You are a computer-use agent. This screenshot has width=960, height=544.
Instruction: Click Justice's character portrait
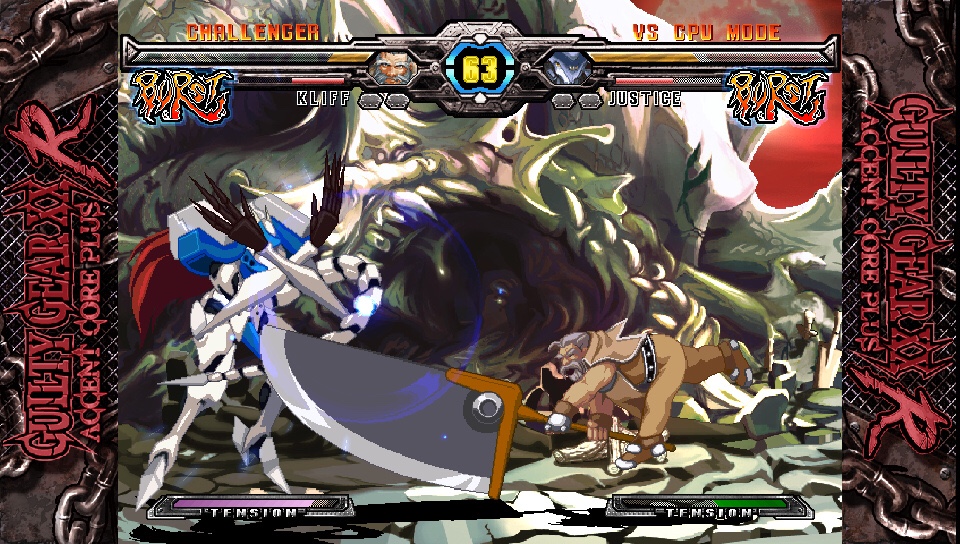pyautogui.click(x=567, y=68)
